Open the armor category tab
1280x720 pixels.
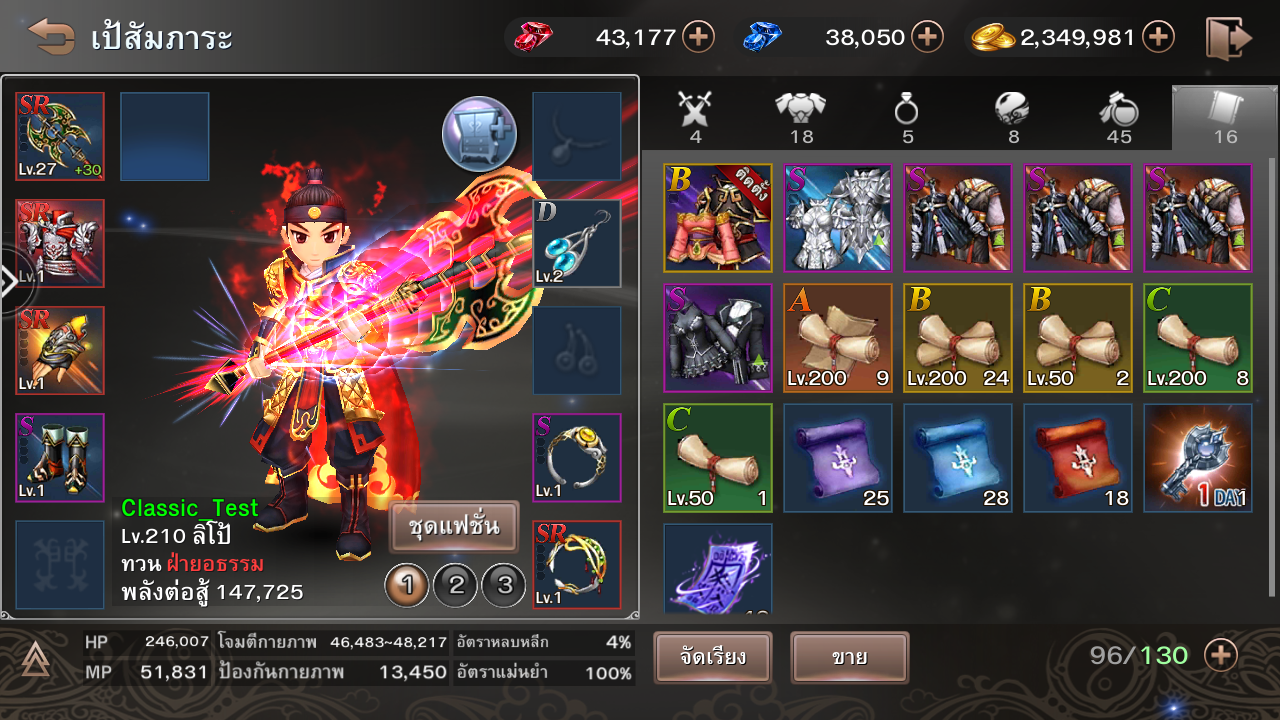[x=801, y=116]
